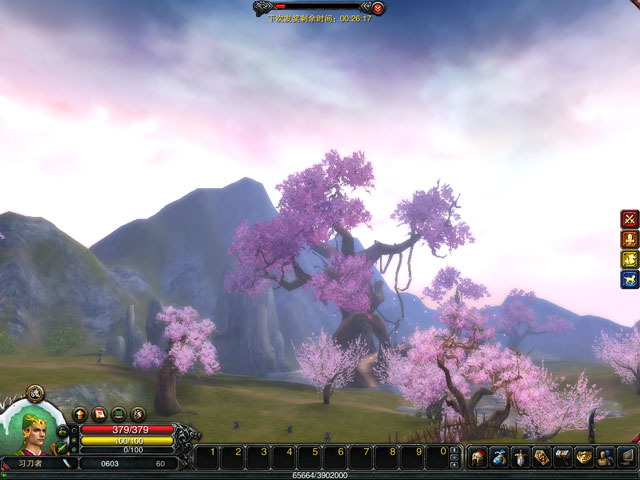Click the round emblem above the portrait
This screenshot has width=640, height=480.
coord(33,393)
